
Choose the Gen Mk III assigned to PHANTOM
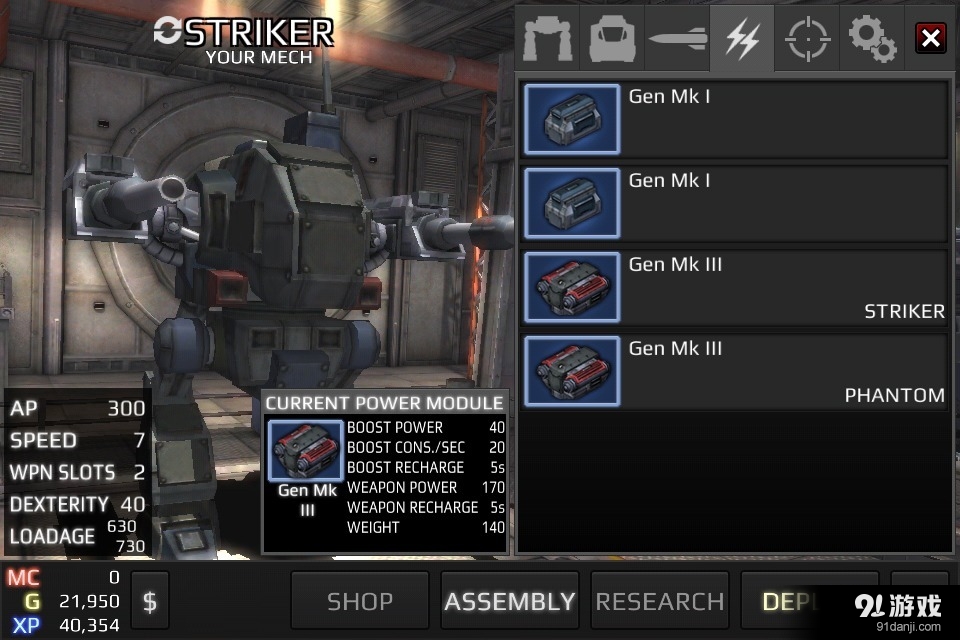[734, 372]
